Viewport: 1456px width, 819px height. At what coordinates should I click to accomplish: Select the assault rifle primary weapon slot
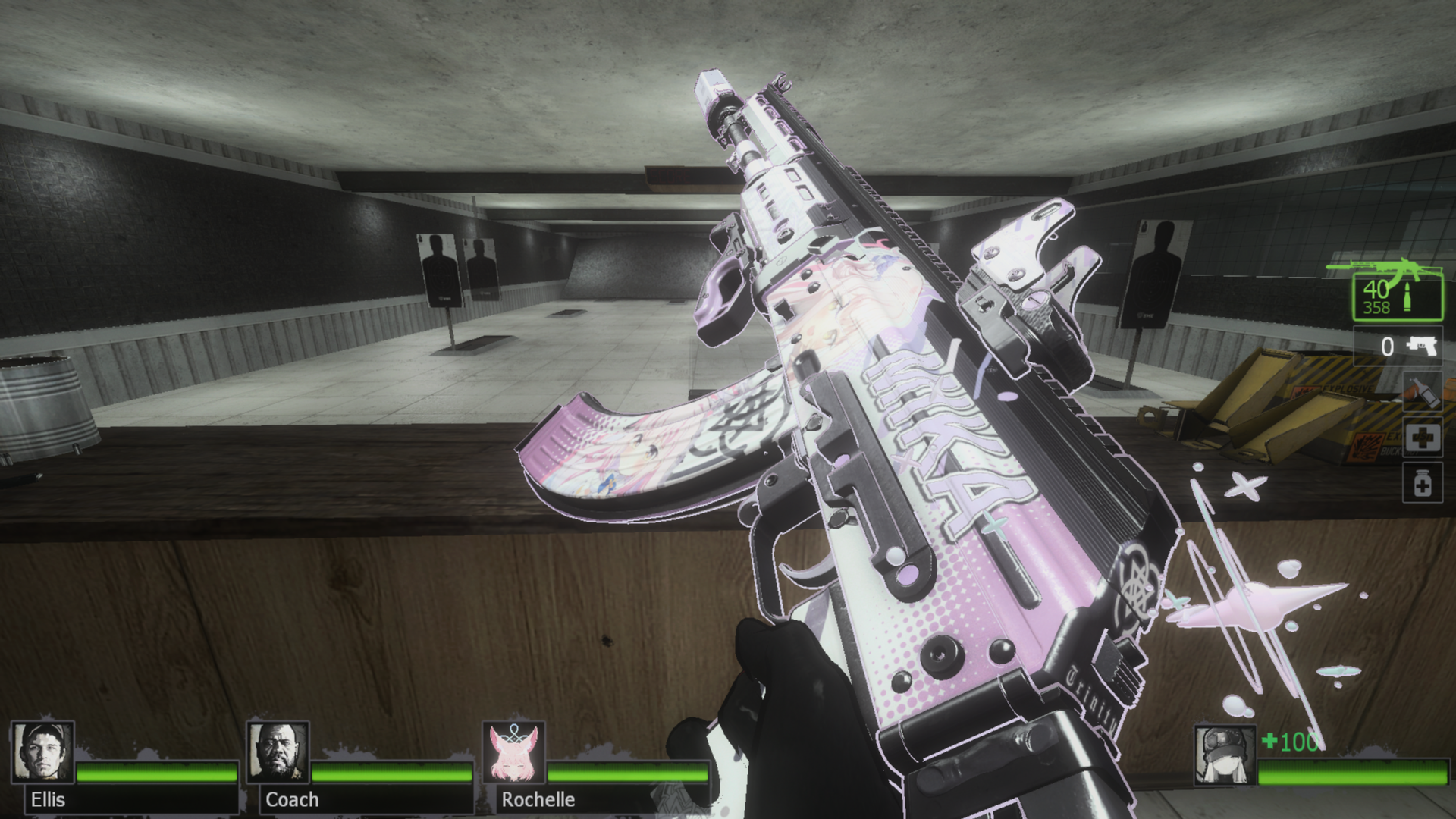pos(1398,297)
